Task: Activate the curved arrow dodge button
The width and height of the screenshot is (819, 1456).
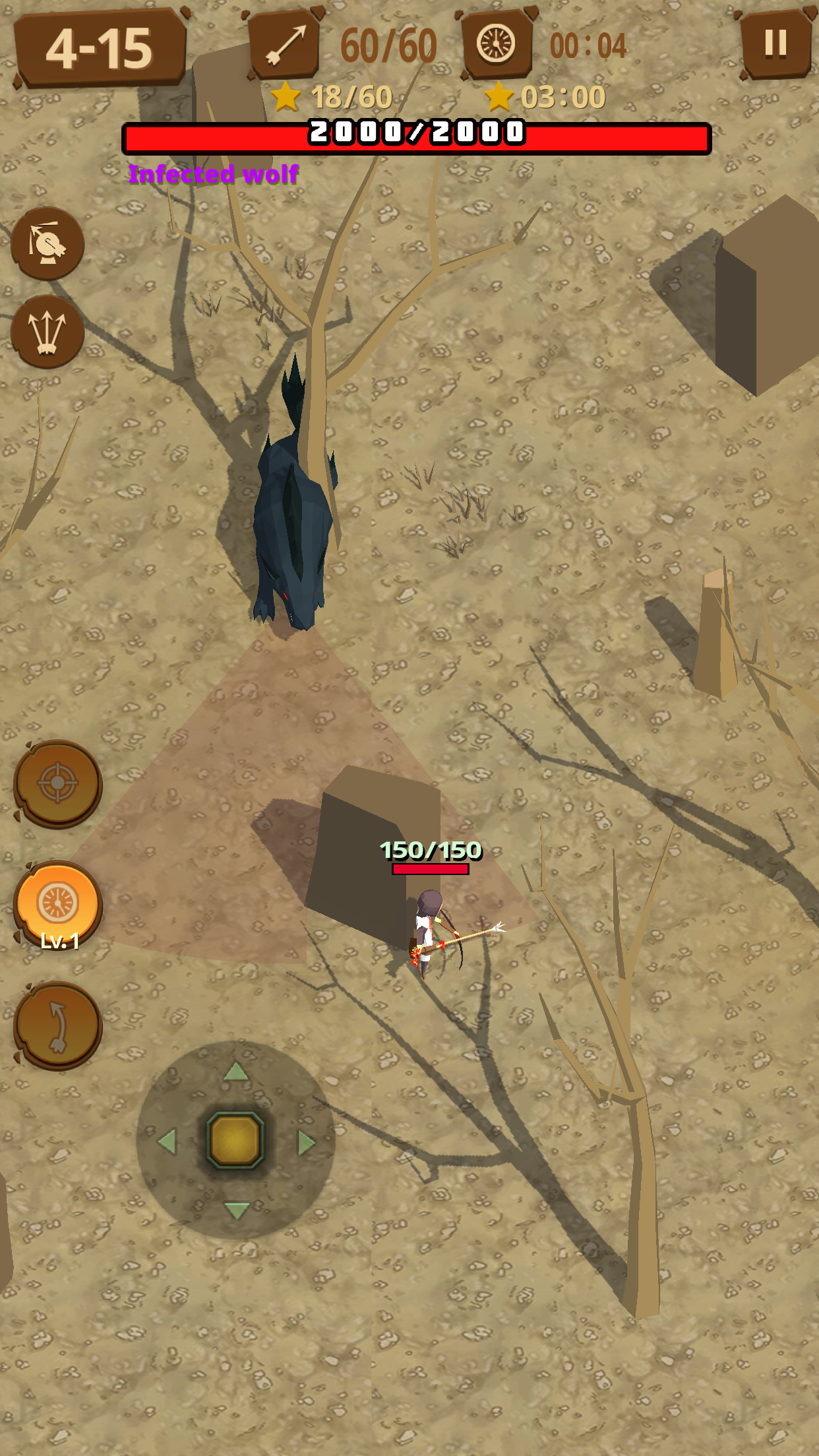Action: 58,1025
